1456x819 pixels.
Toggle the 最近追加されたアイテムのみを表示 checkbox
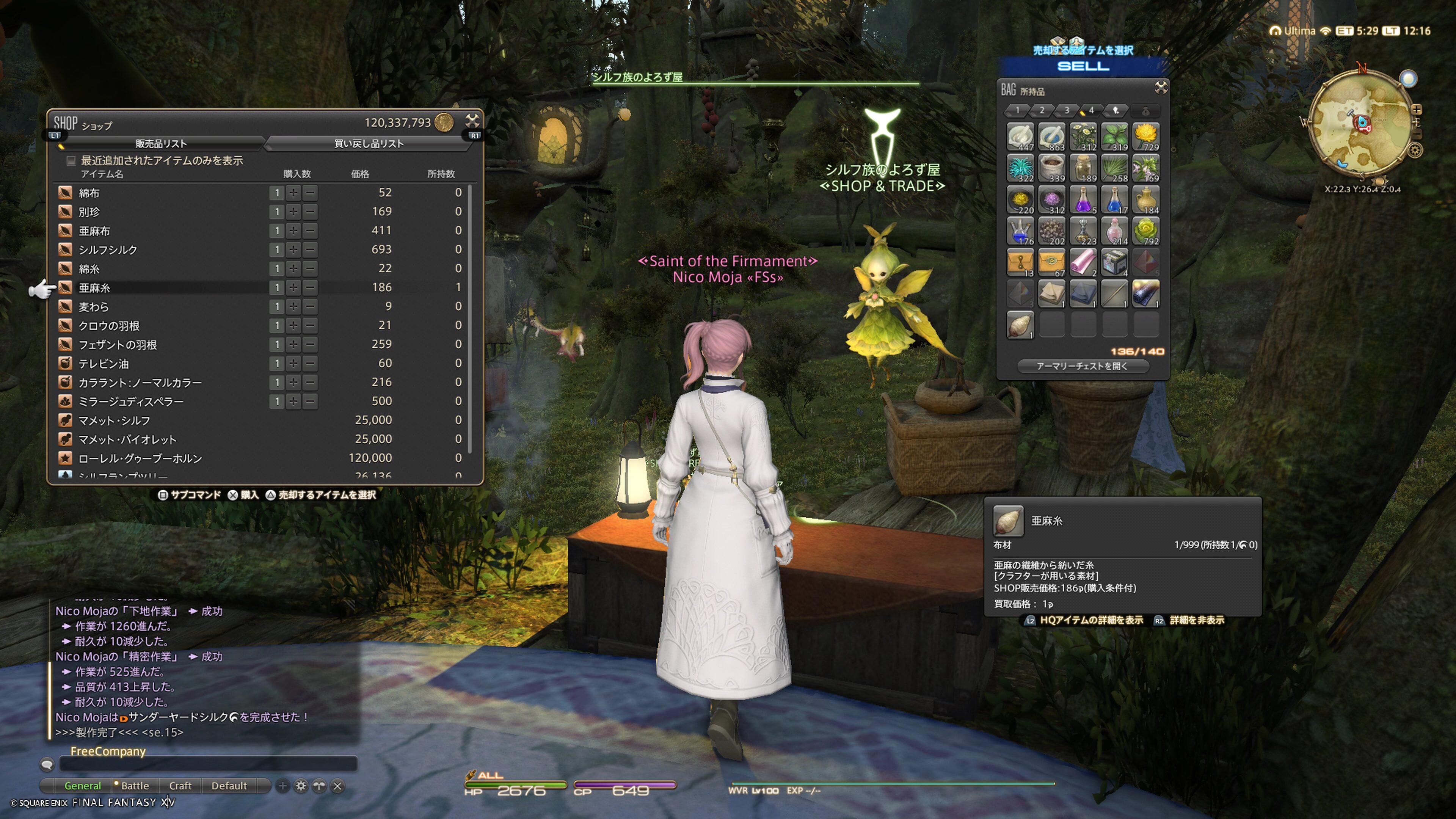click(71, 161)
